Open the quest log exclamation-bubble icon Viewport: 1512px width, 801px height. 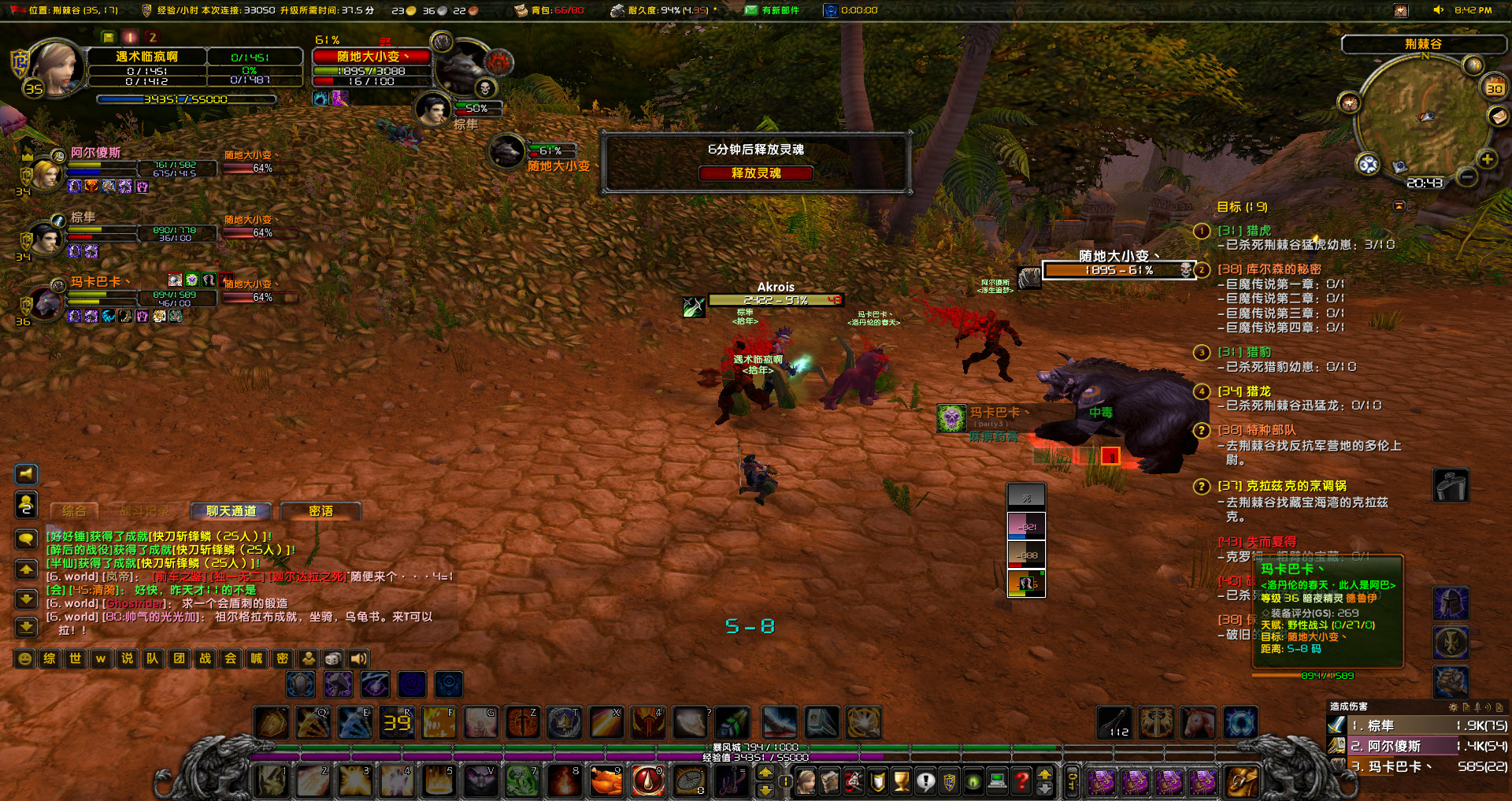pos(926,781)
